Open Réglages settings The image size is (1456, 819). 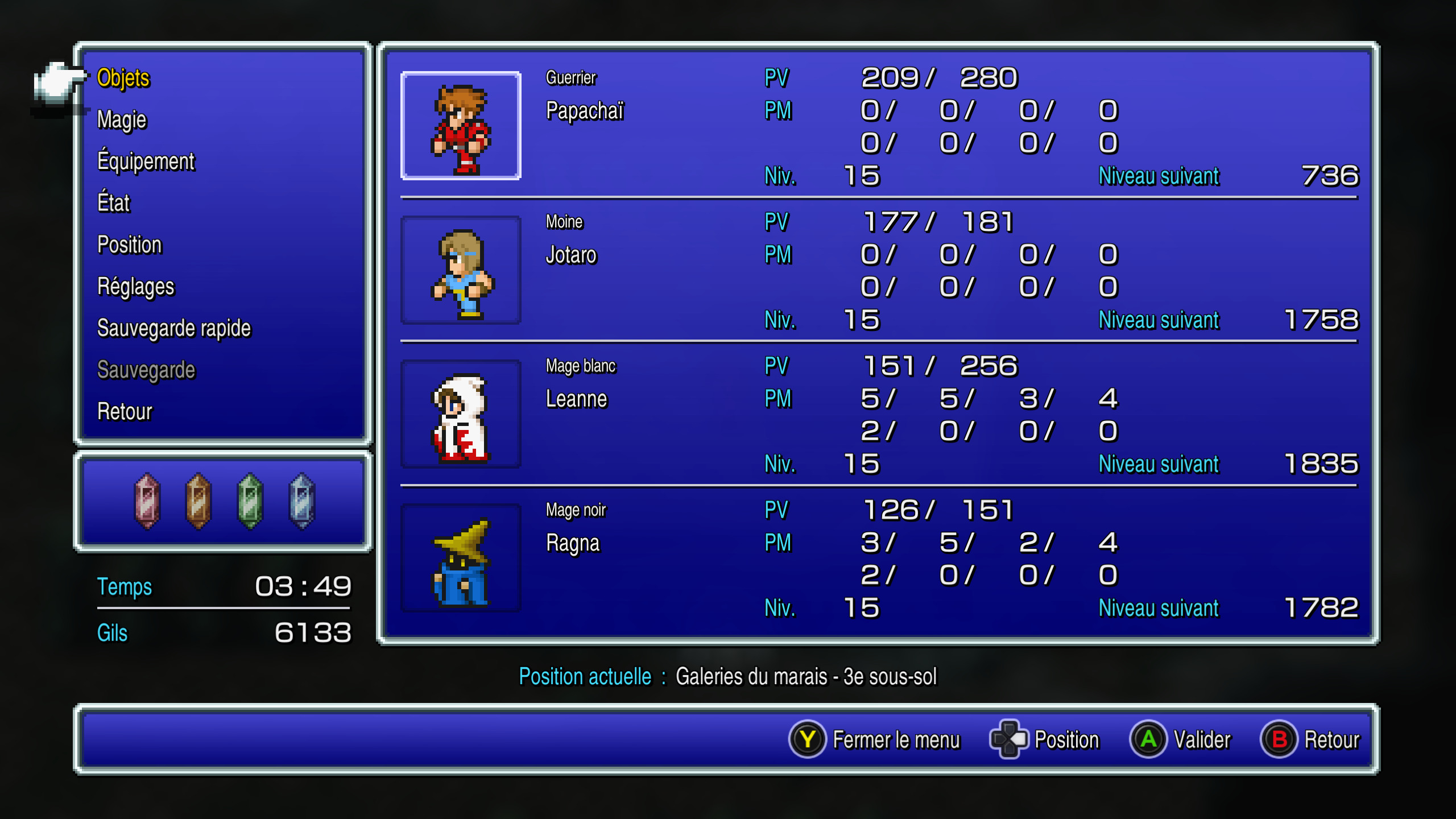(x=135, y=287)
